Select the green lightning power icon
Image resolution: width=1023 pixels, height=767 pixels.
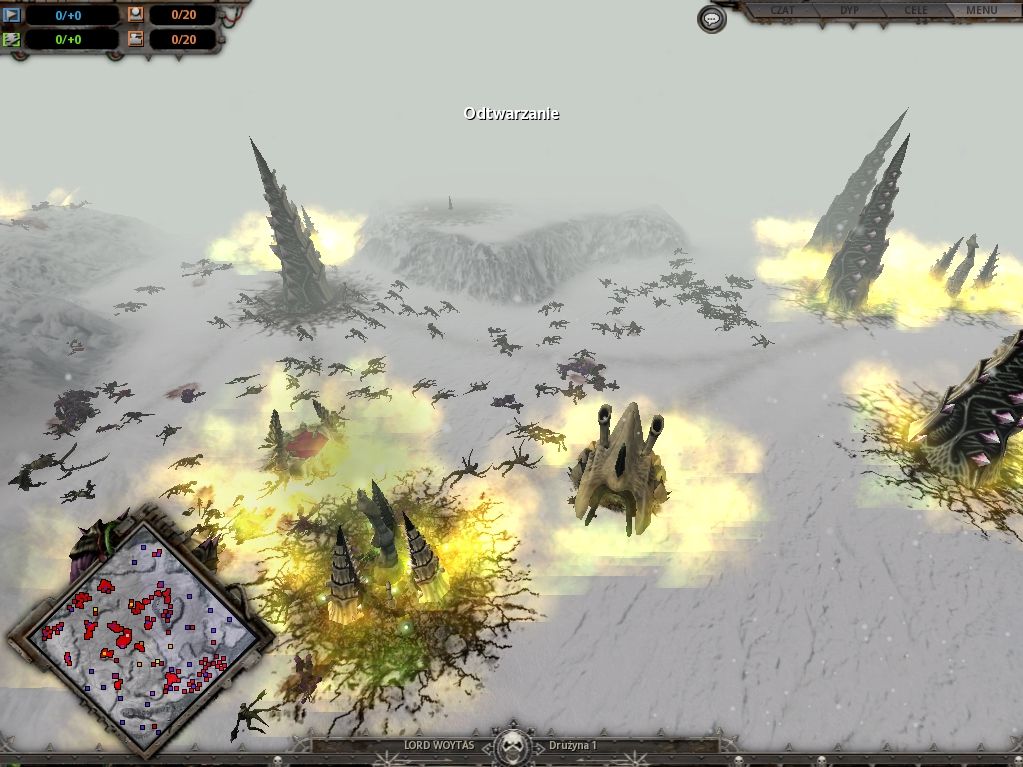[x=12, y=40]
